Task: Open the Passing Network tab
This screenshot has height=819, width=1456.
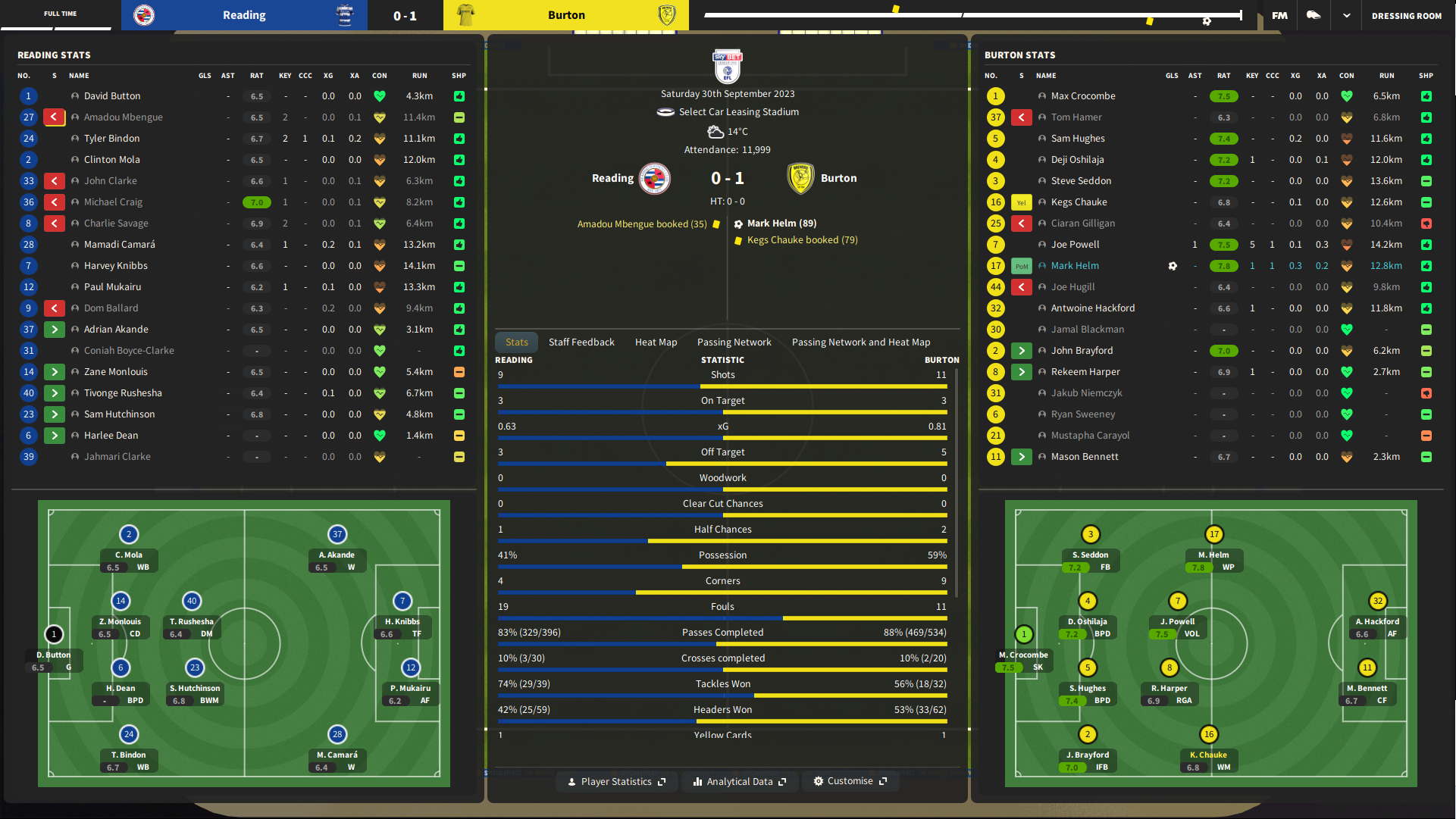Action: pos(734,342)
